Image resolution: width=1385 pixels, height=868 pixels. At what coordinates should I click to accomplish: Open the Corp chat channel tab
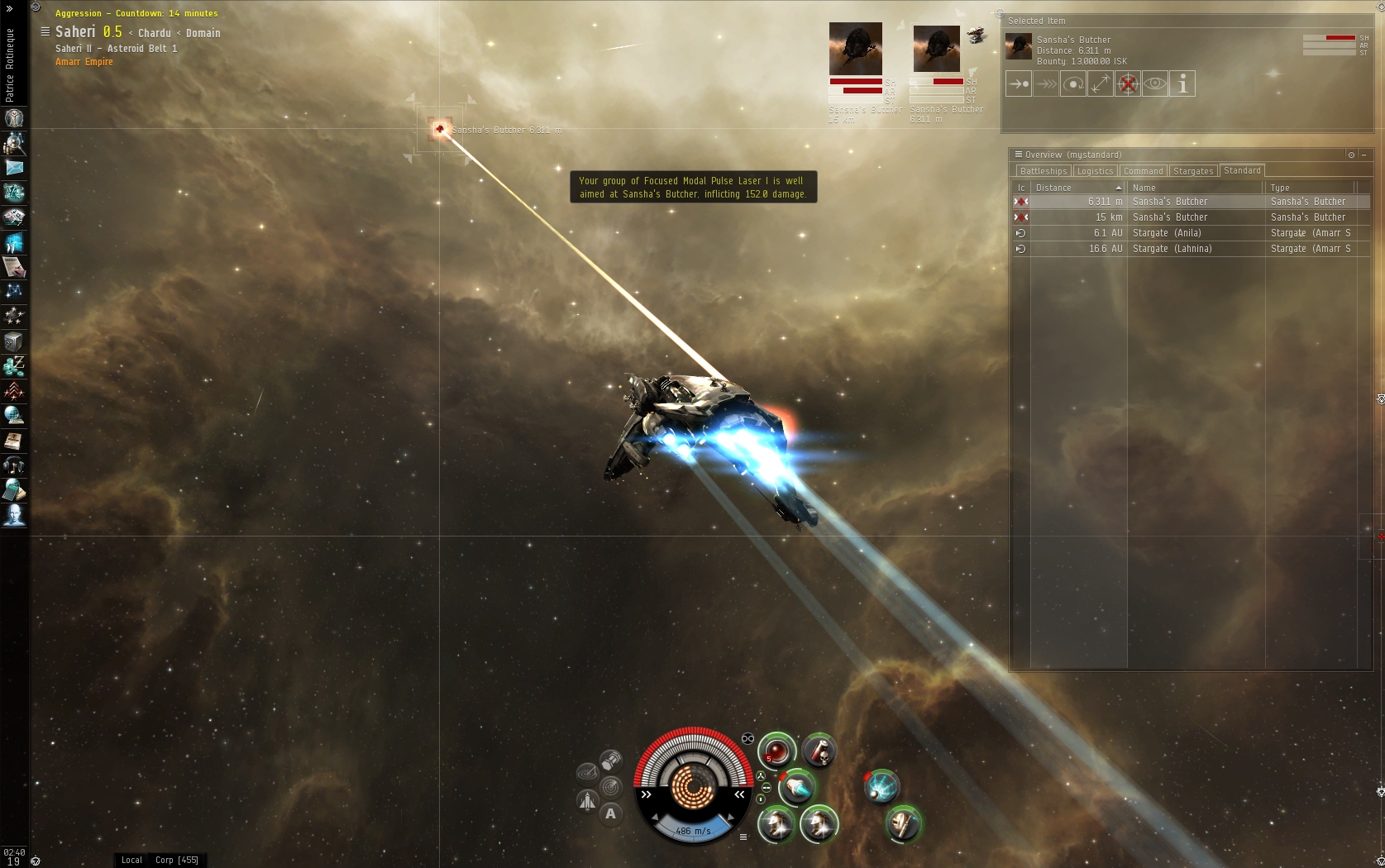click(x=176, y=860)
